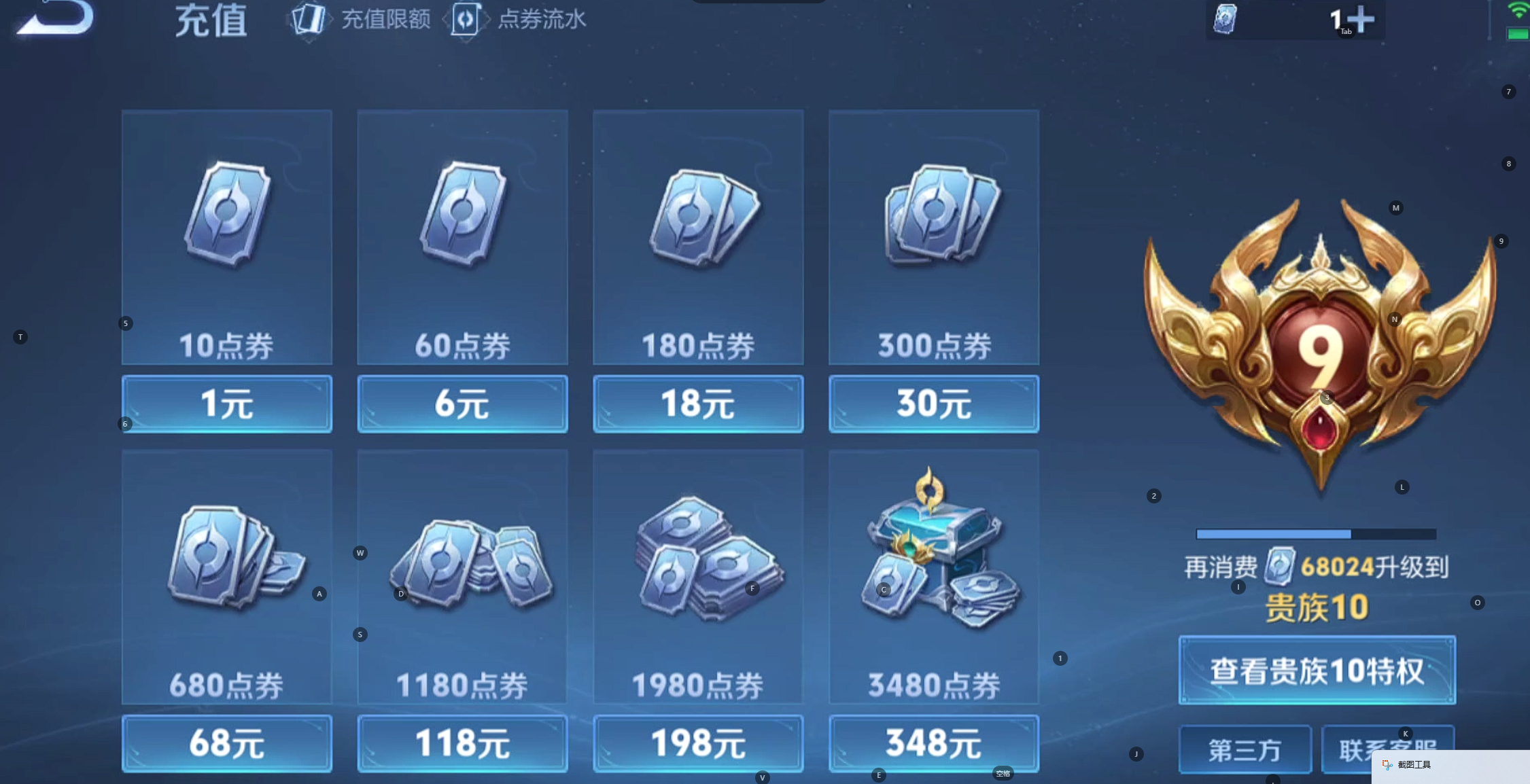Open the 截图工具 screenshot tool overlay
This screenshot has width=1530, height=784.
pyautogui.click(x=1414, y=765)
